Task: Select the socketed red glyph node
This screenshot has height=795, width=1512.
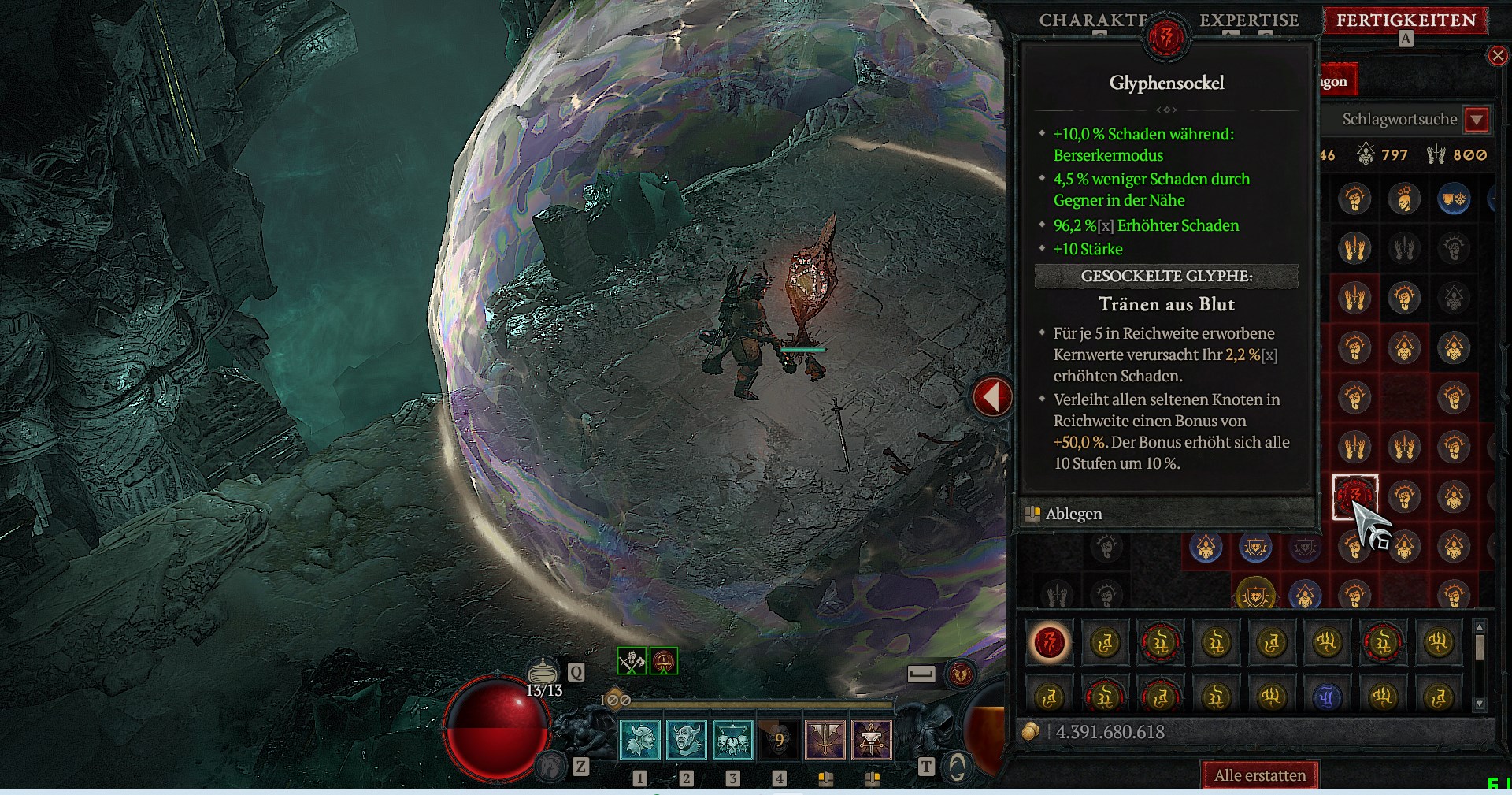Action: point(1354,496)
